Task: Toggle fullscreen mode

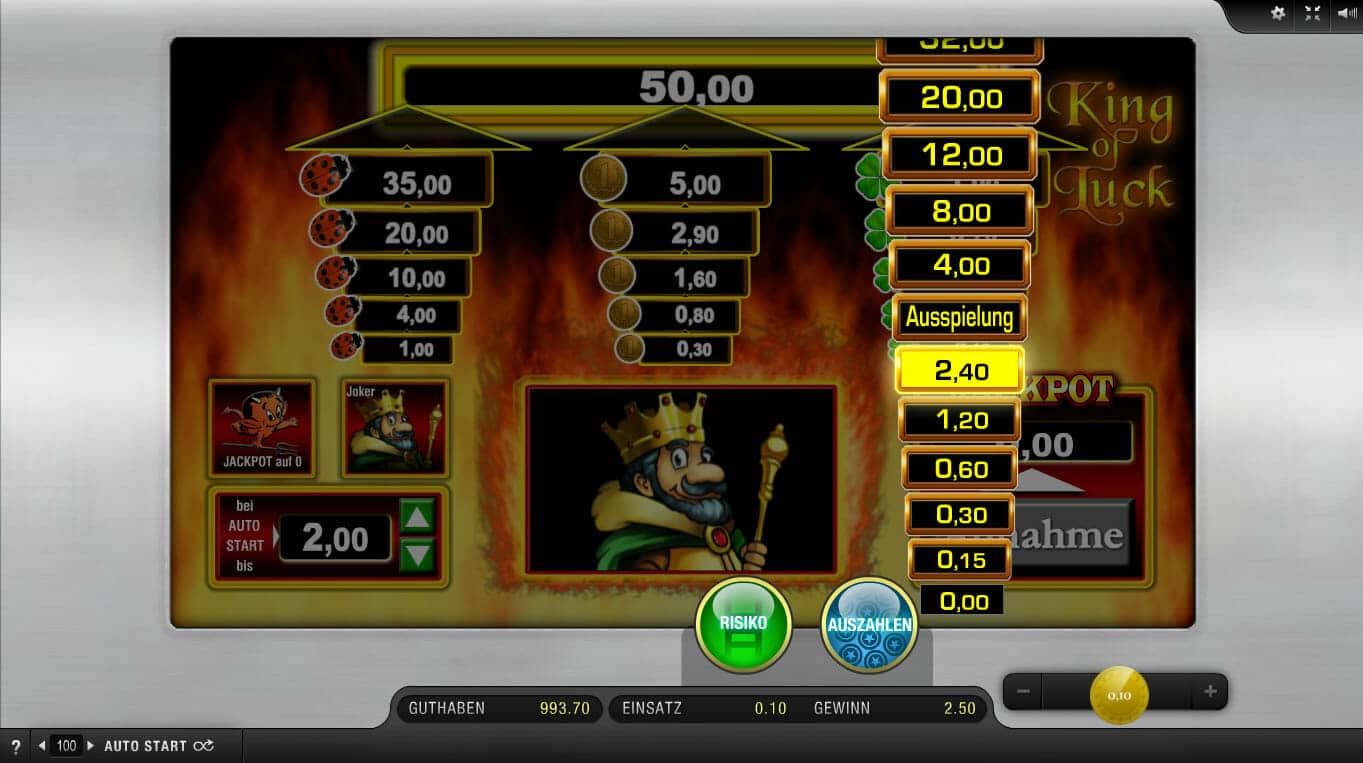Action: [1312, 13]
